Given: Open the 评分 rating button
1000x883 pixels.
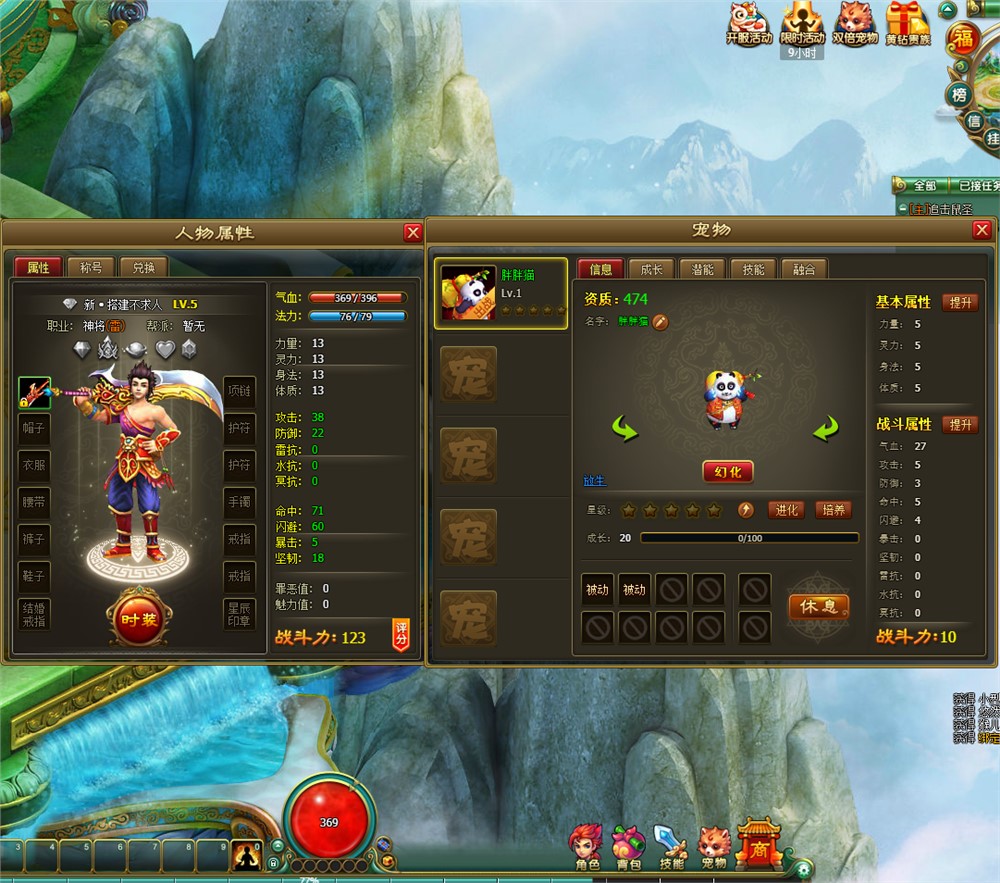Looking at the screenshot, I should (x=401, y=635).
